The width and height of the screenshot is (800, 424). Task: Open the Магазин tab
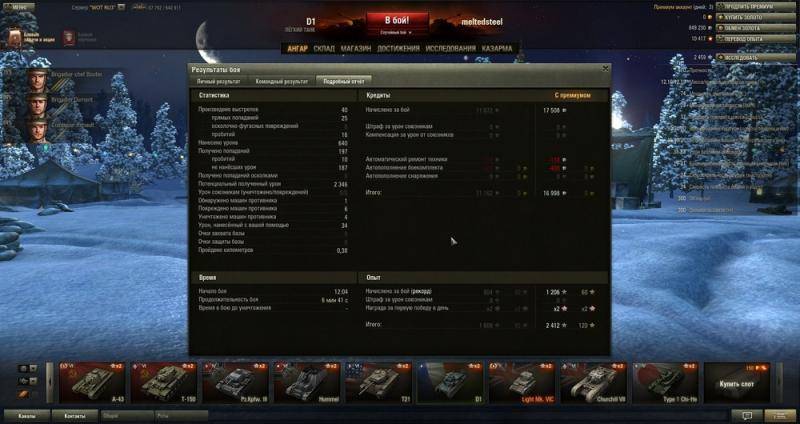click(356, 48)
